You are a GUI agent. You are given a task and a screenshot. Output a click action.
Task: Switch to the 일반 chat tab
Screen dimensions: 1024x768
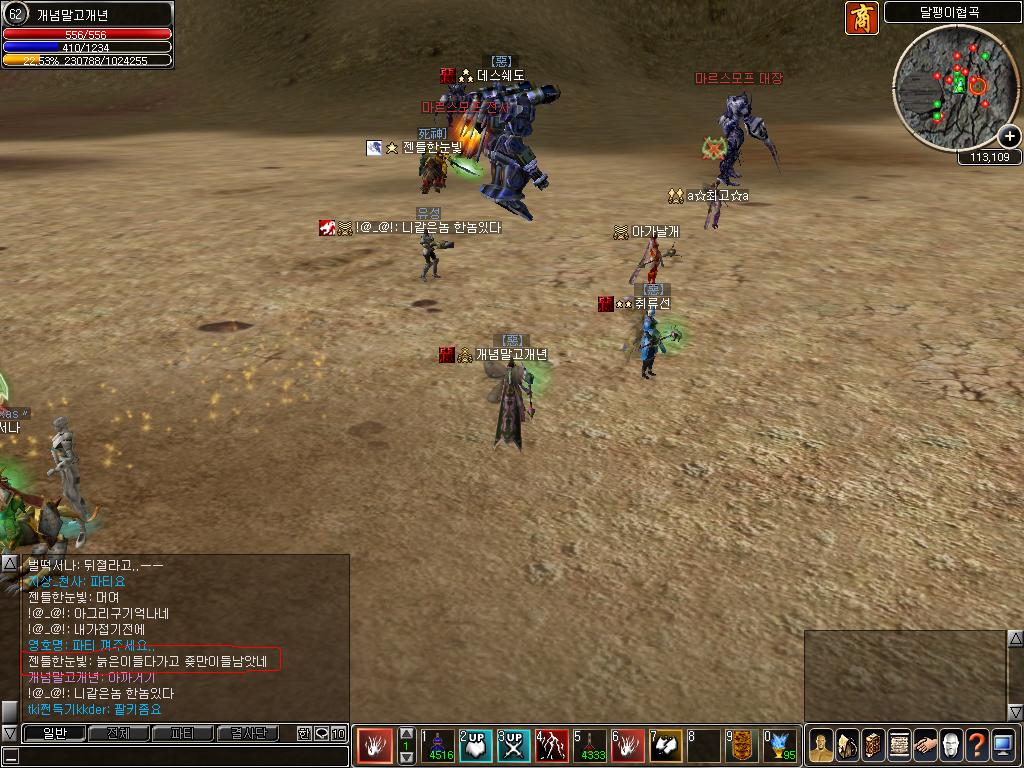[53, 733]
